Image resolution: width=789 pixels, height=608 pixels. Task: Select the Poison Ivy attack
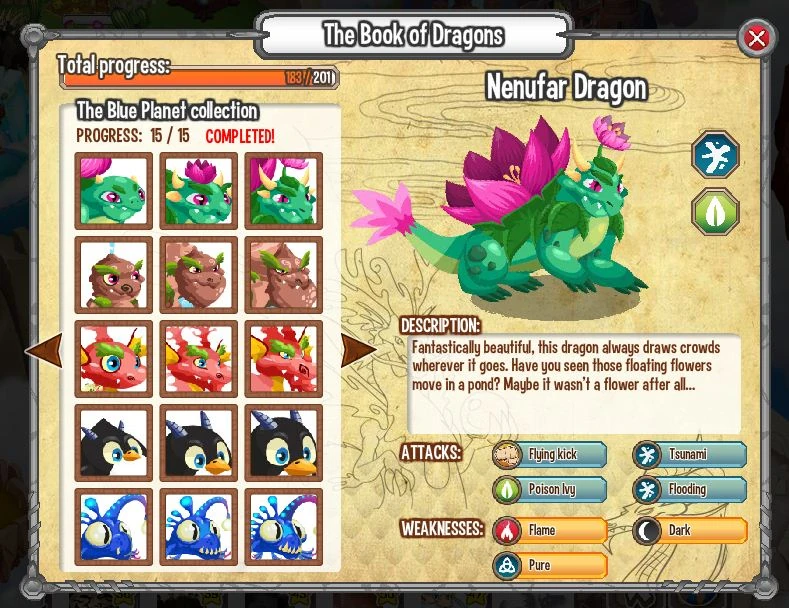pyautogui.click(x=550, y=490)
